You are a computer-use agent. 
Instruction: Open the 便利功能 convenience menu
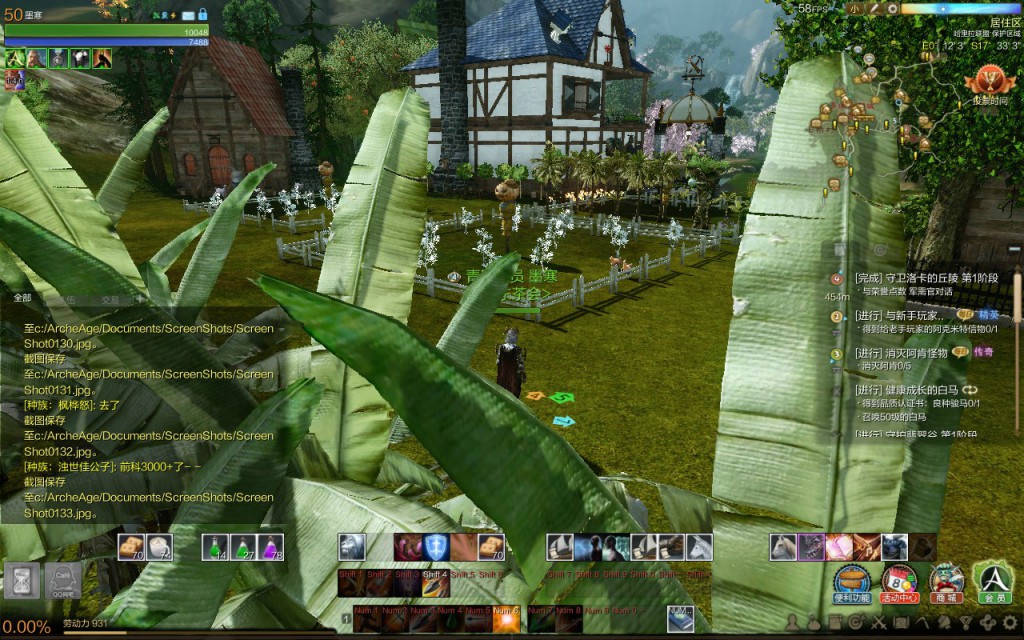(x=851, y=582)
